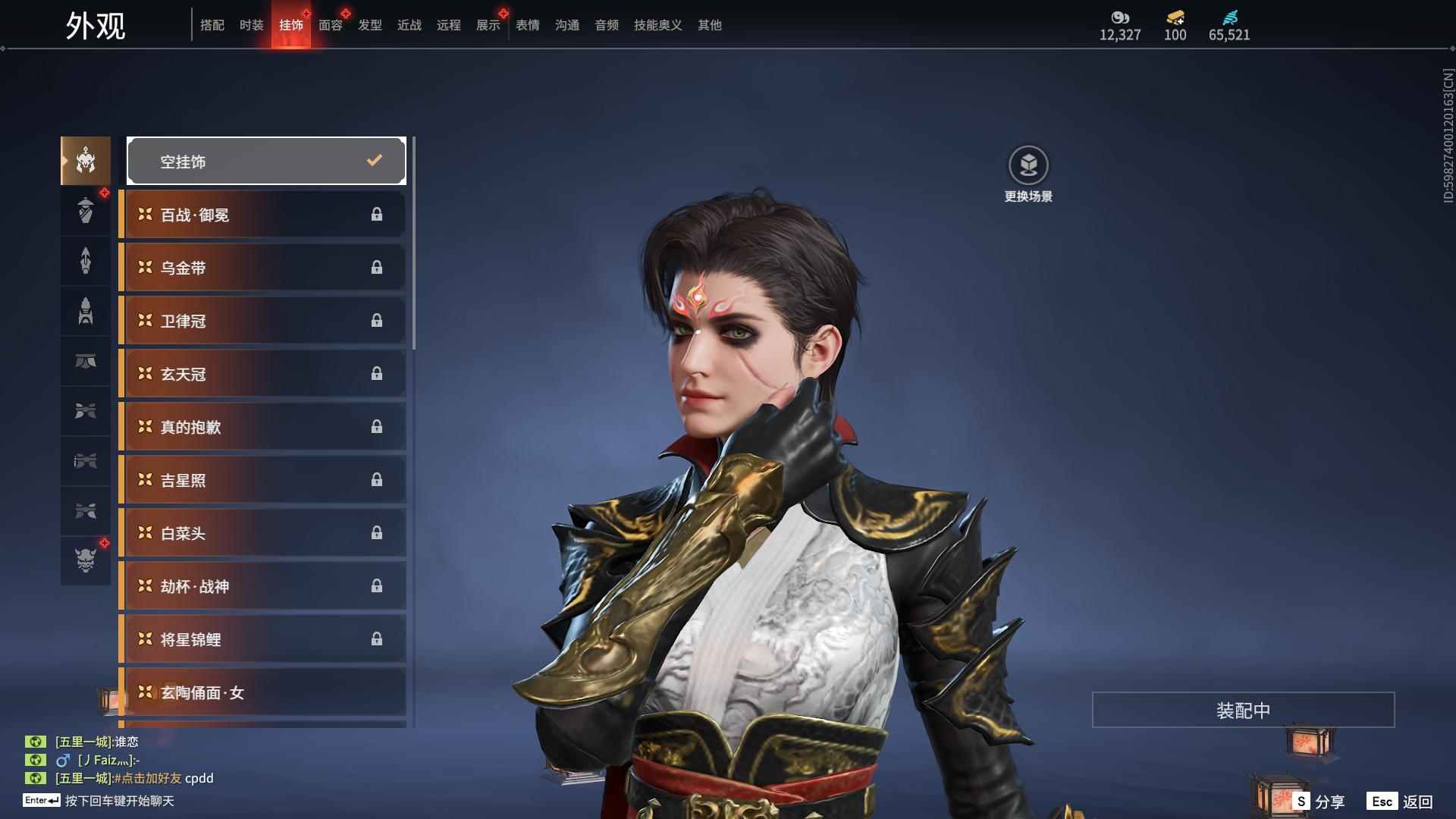The image size is (1456, 819).
Task: Return with the 返回 button
Action: pyautogui.click(x=1401, y=802)
